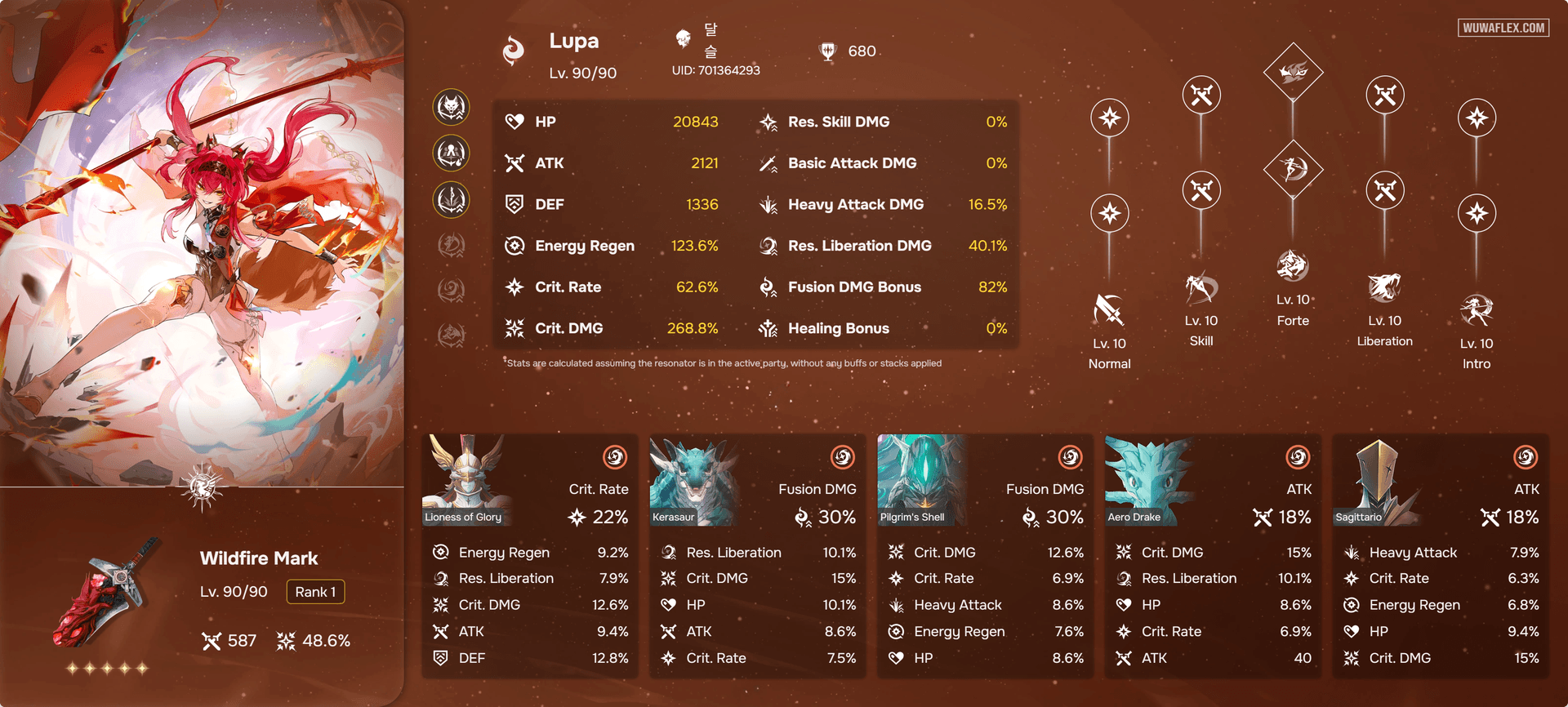
Task: Click the Rank 1 badge next to Lv. 90/90
Action: [316, 591]
